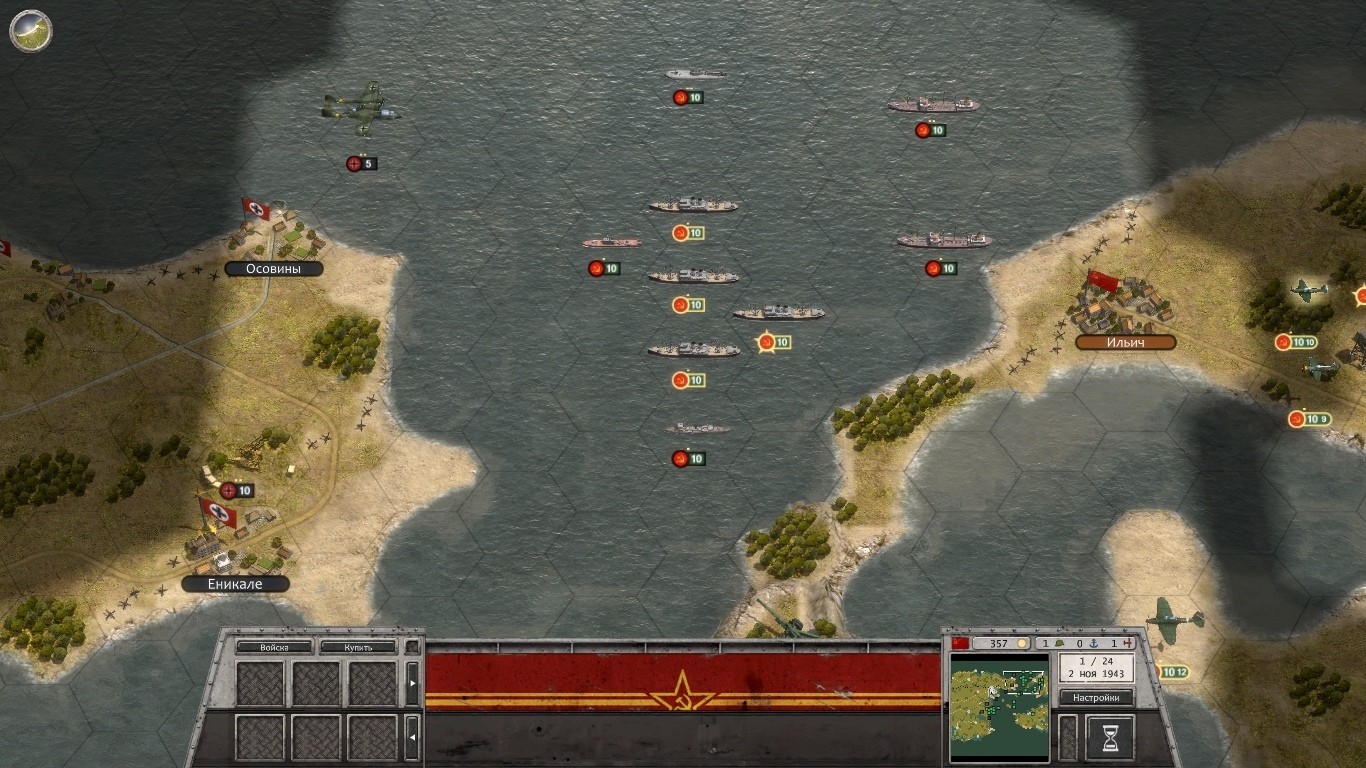The image size is (1366, 768).
Task: Click the Купить purchase button
Action: [358, 647]
